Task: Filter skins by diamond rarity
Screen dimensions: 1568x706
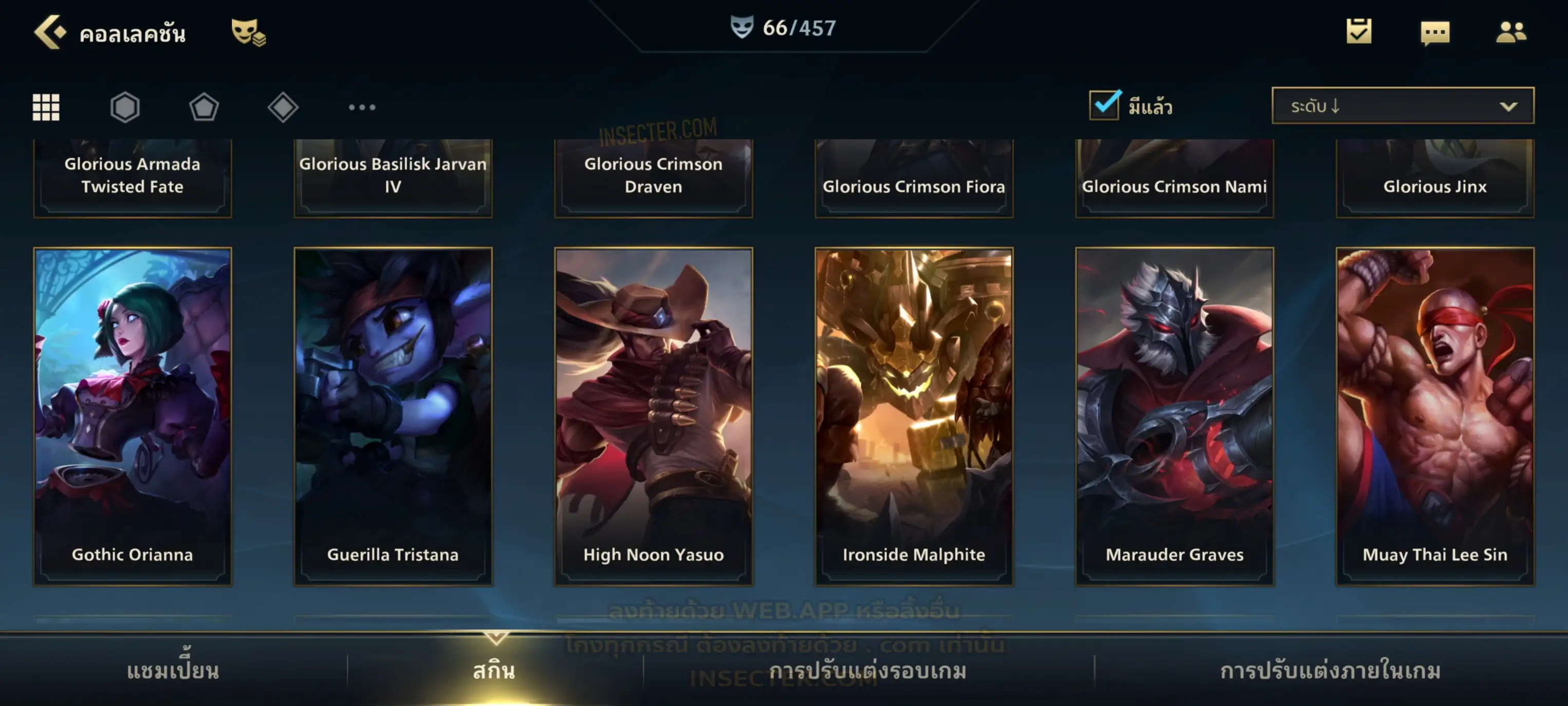Action: (283, 107)
